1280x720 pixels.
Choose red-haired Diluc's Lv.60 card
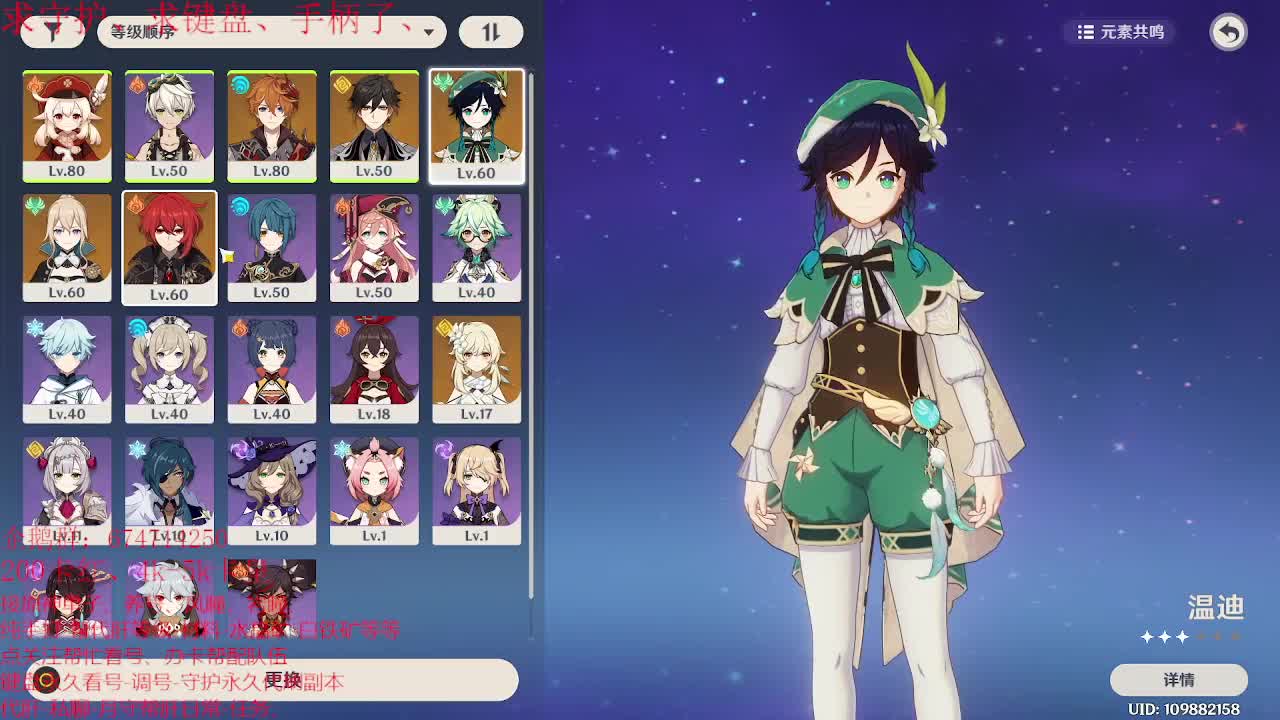(169, 247)
